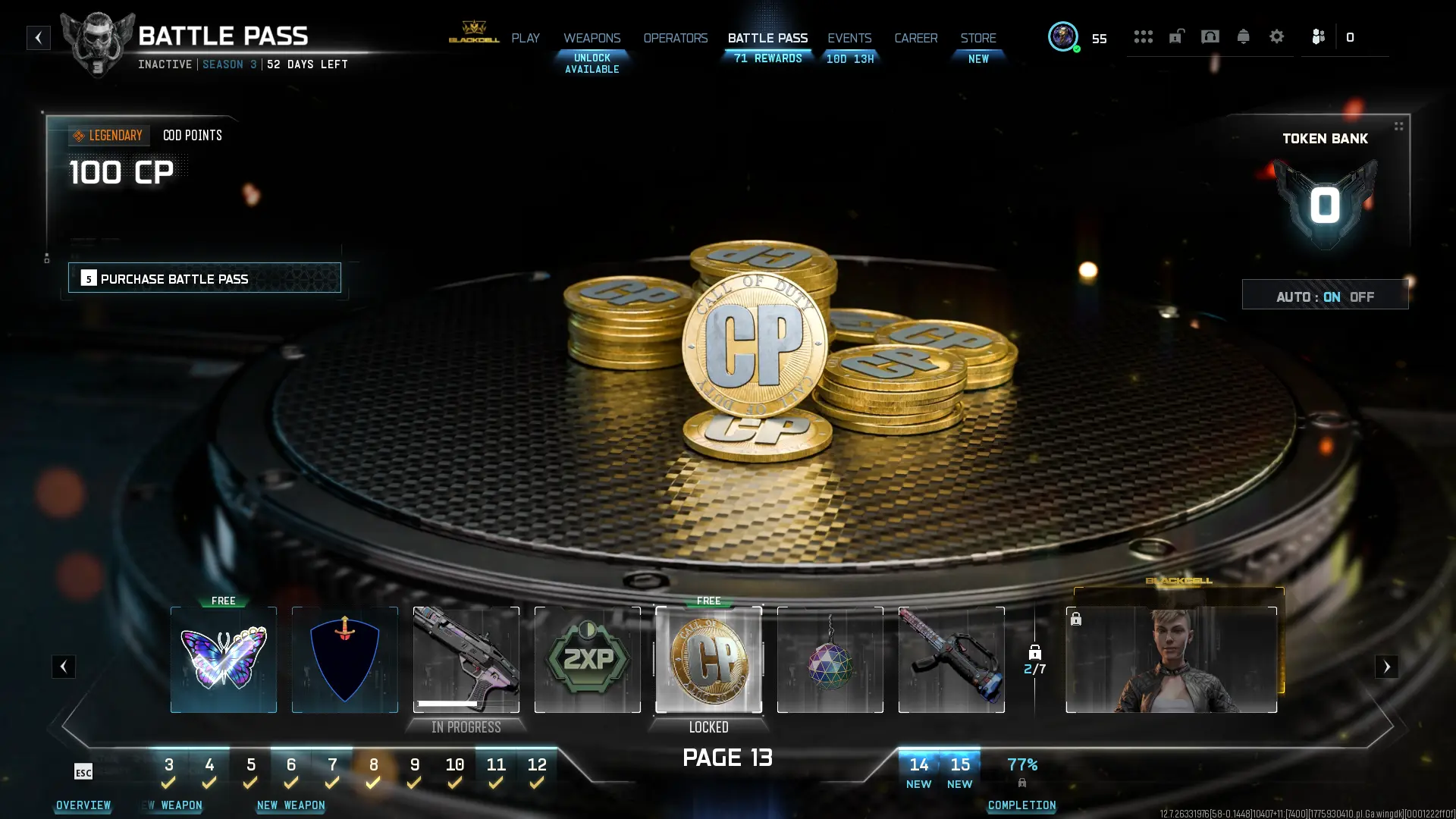Open the Career tab
This screenshot has height=819, width=1456.
coord(915,38)
